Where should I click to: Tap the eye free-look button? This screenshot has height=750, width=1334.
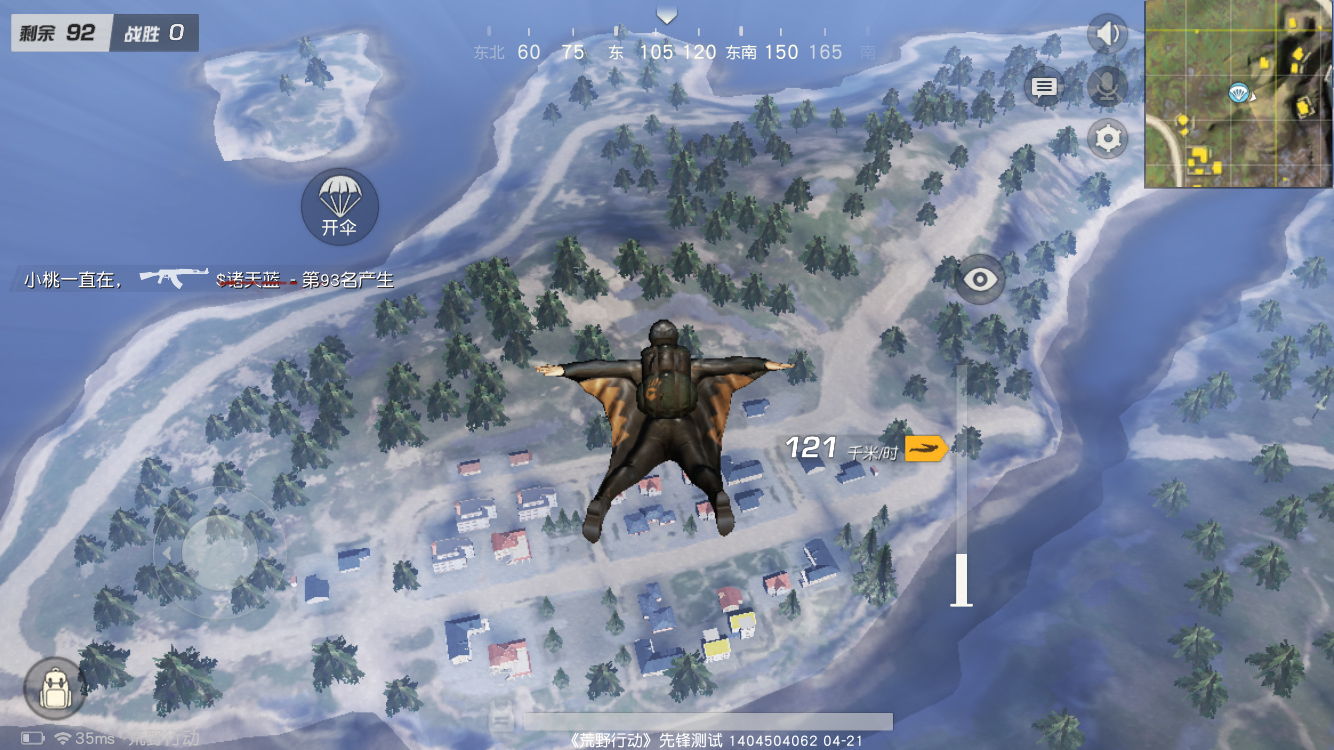coord(980,279)
